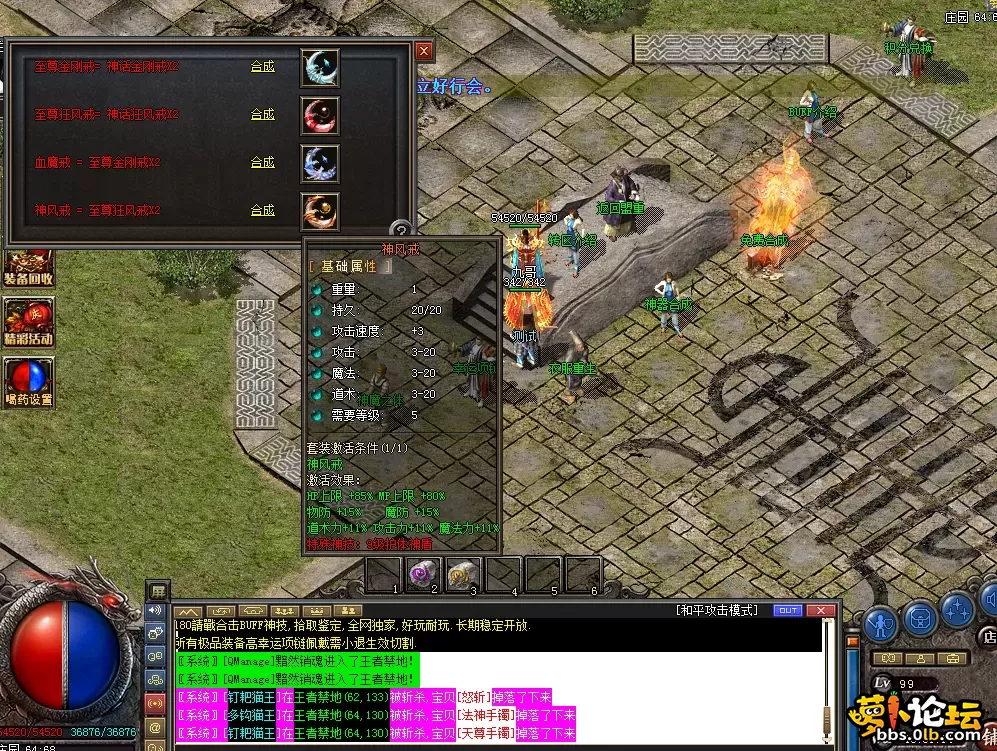Use the purple scroll in hotbar slot 2
Viewport: 997px width, 751px height.
(424, 574)
